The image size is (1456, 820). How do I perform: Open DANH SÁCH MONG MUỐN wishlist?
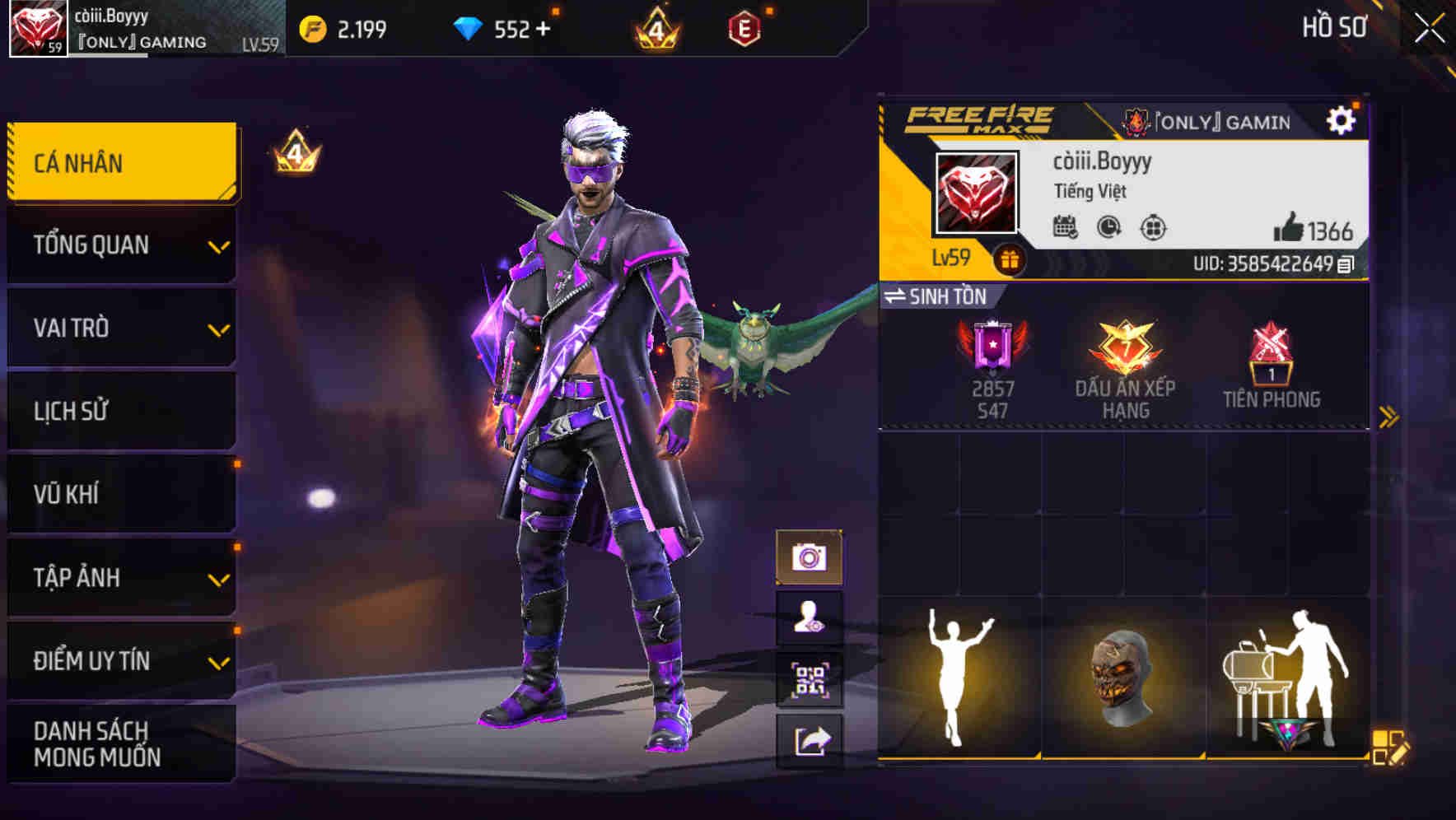click(x=120, y=743)
